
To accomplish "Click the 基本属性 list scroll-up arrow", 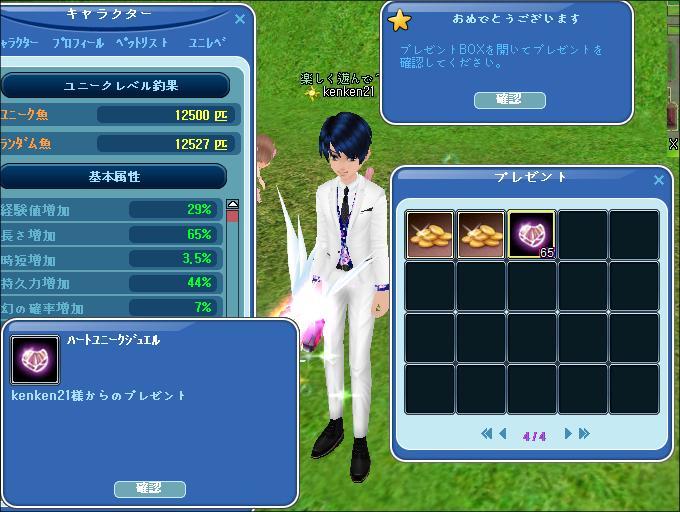I will (x=233, y=205).
